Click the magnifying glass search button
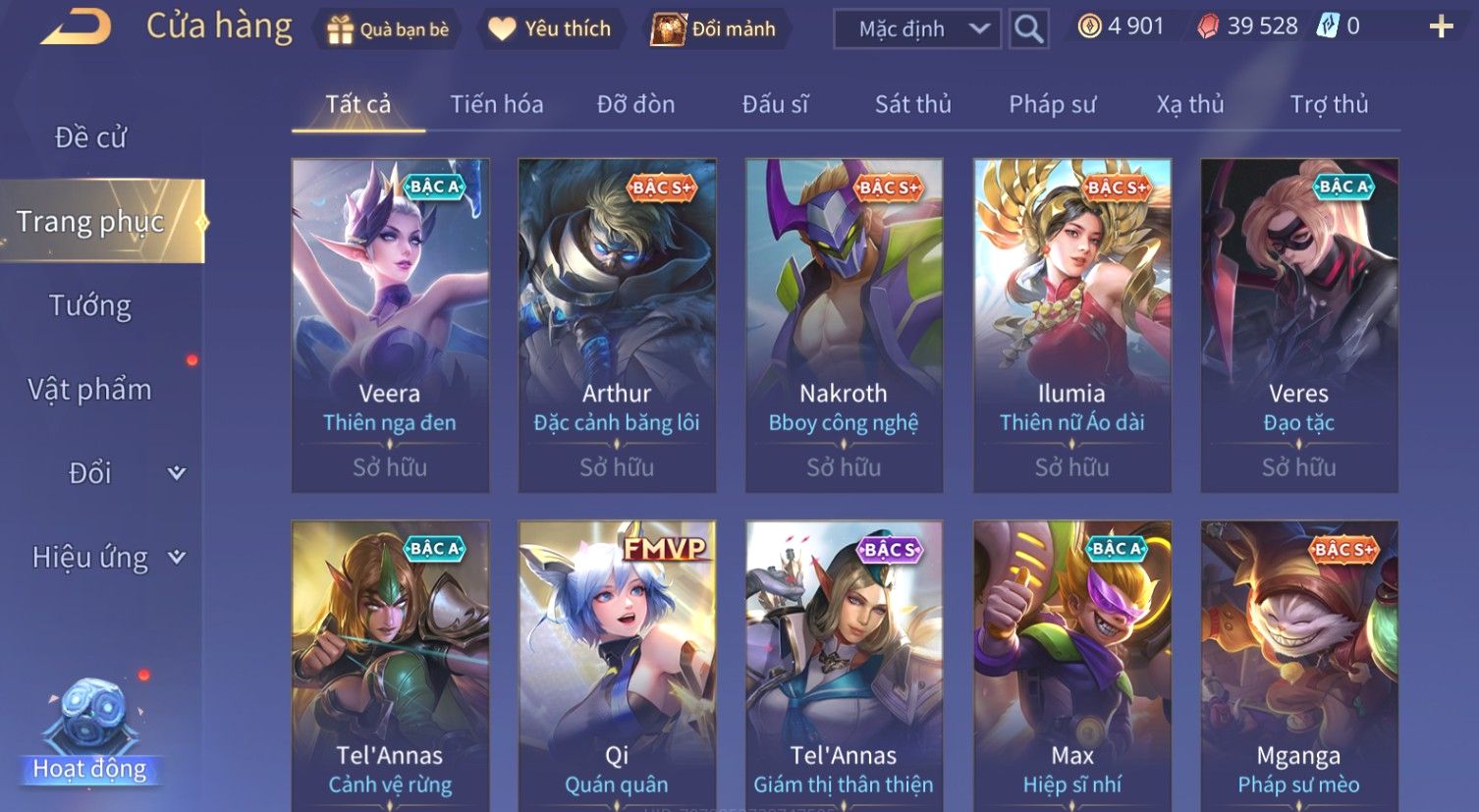The image size is (1479, 812). pos(1028,29)
